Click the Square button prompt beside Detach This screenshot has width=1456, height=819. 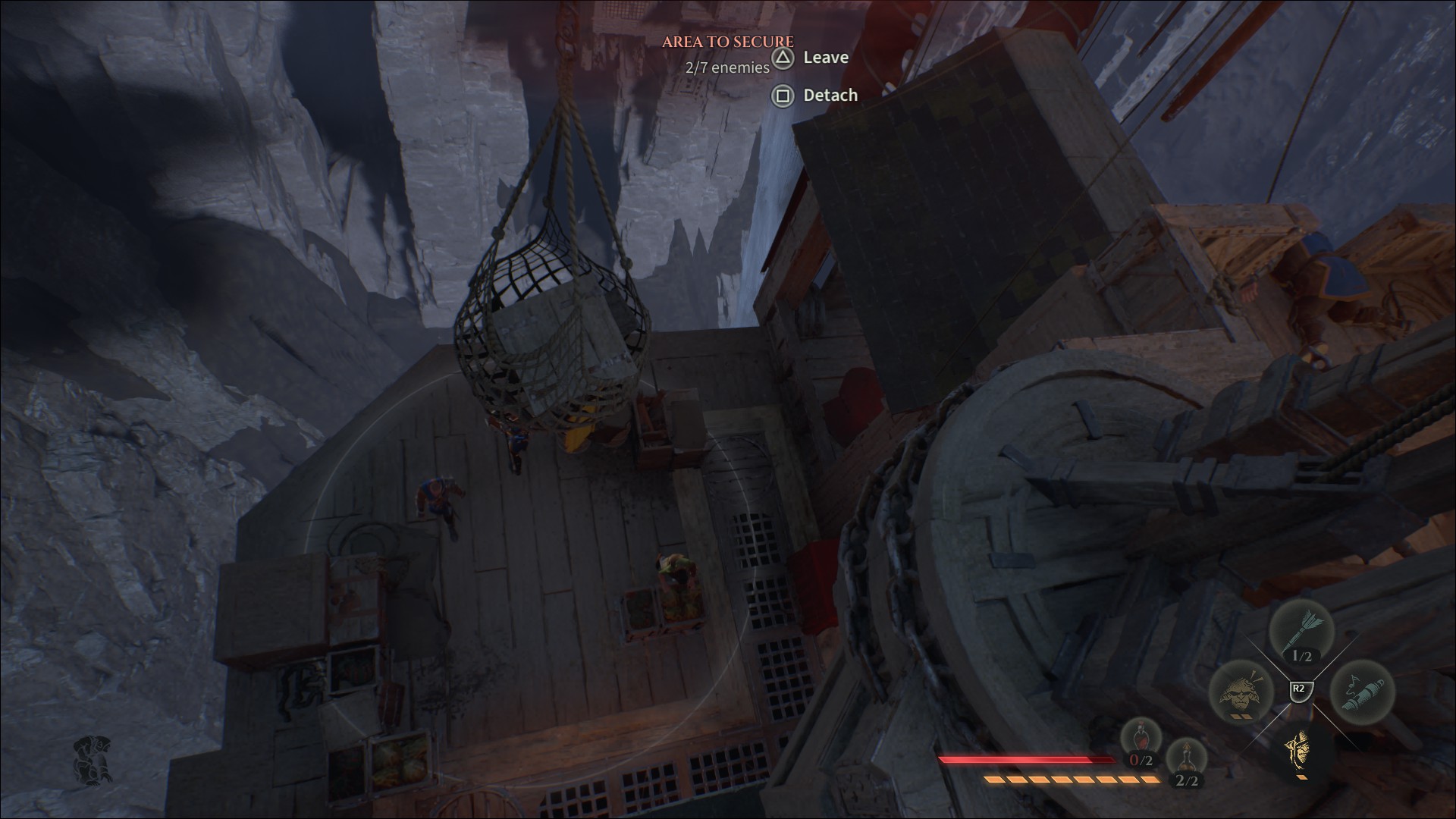click(783, 96)
